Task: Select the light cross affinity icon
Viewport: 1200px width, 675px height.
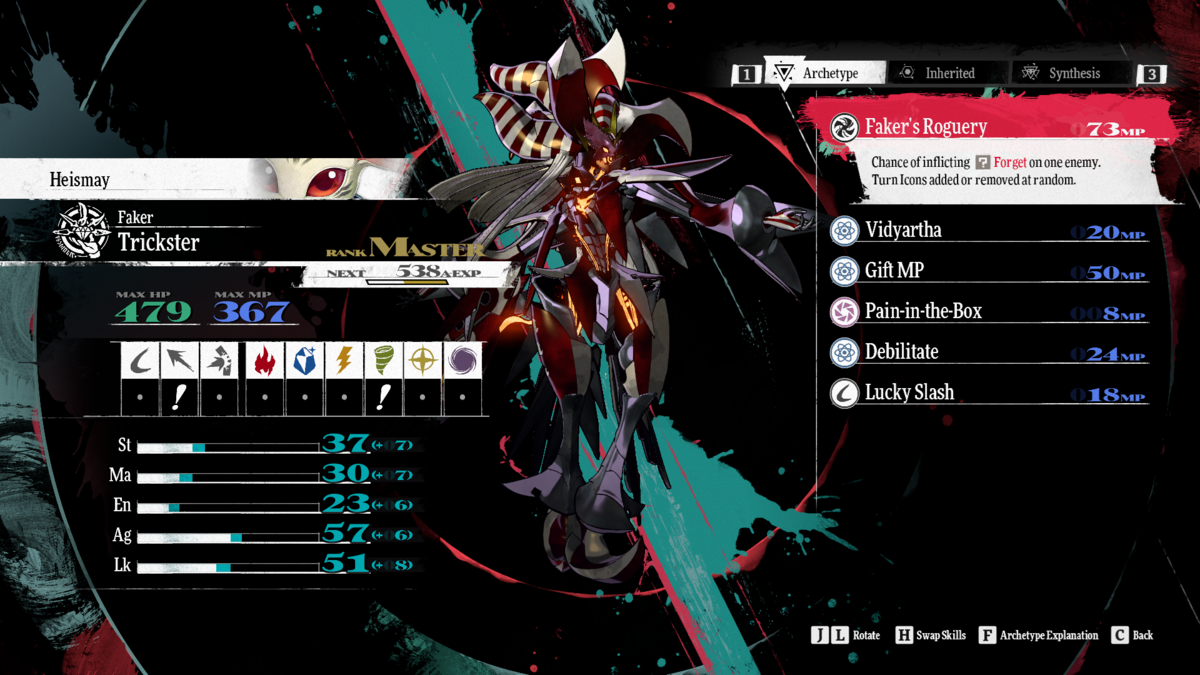Action: tap(424, 360)
